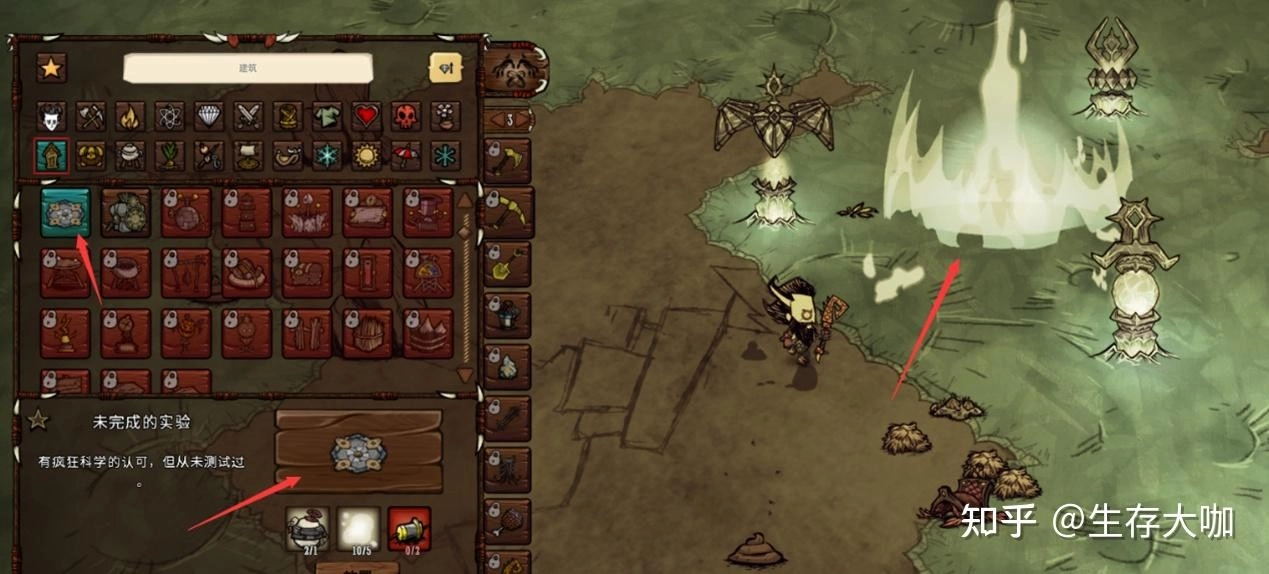The image size is (1269, 574).
Task: Favorite the recipe with the details star
Action: point(38,420)
